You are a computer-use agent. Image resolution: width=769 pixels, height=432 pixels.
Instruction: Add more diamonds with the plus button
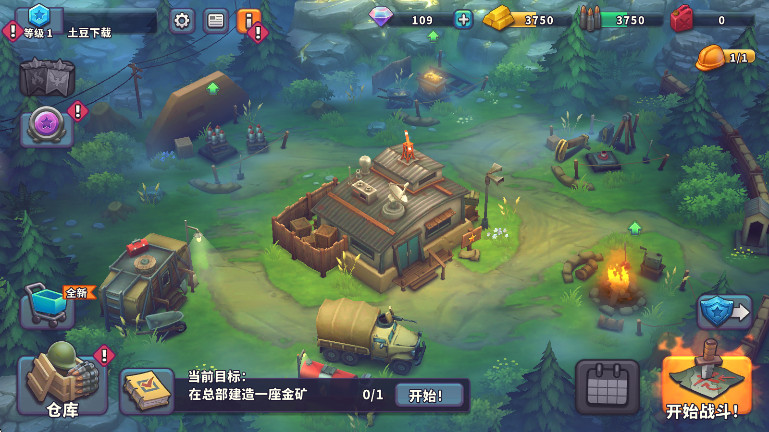click(x=463, y=19)
